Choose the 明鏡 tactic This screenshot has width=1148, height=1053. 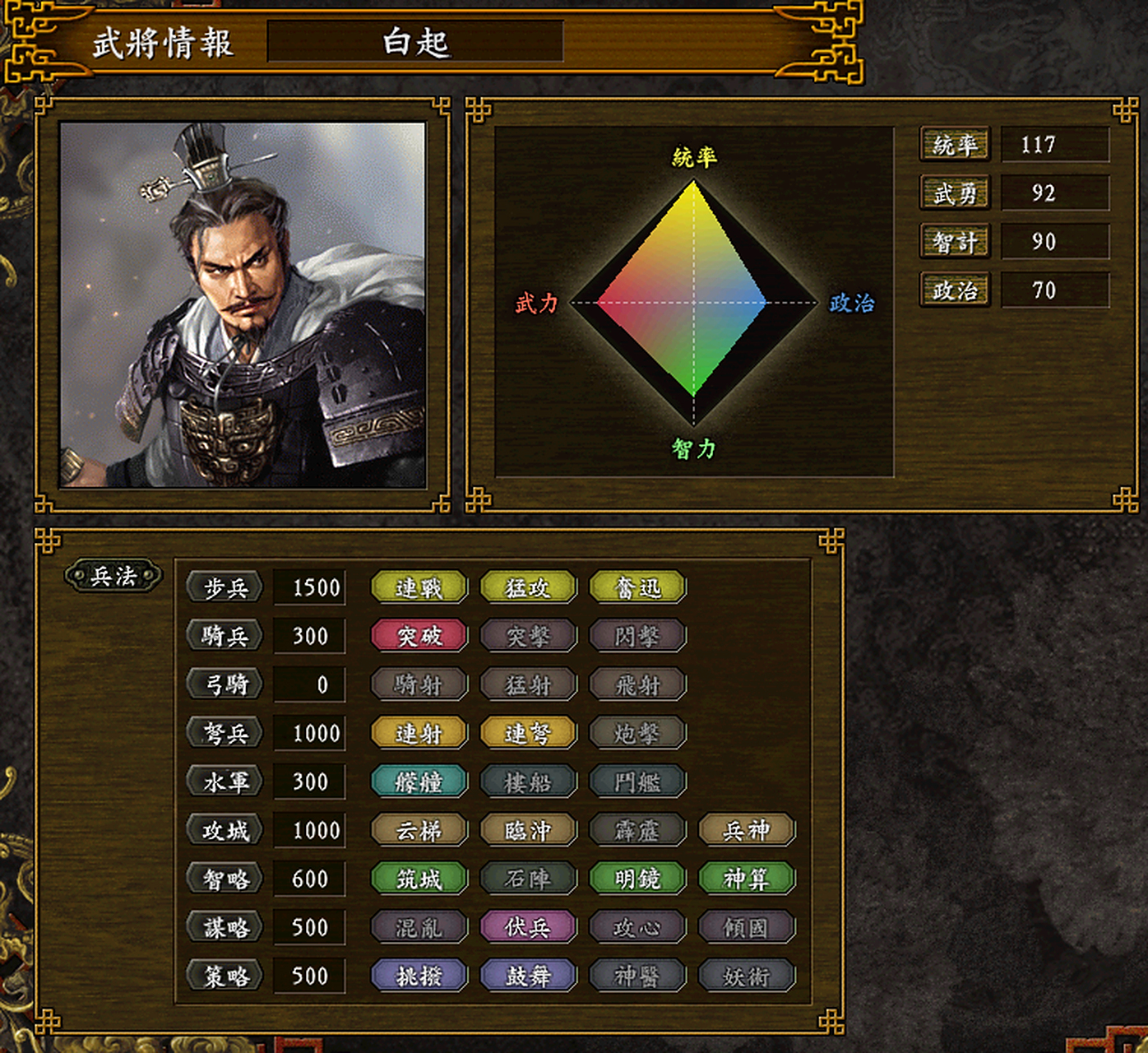click(x=637, y=879)
